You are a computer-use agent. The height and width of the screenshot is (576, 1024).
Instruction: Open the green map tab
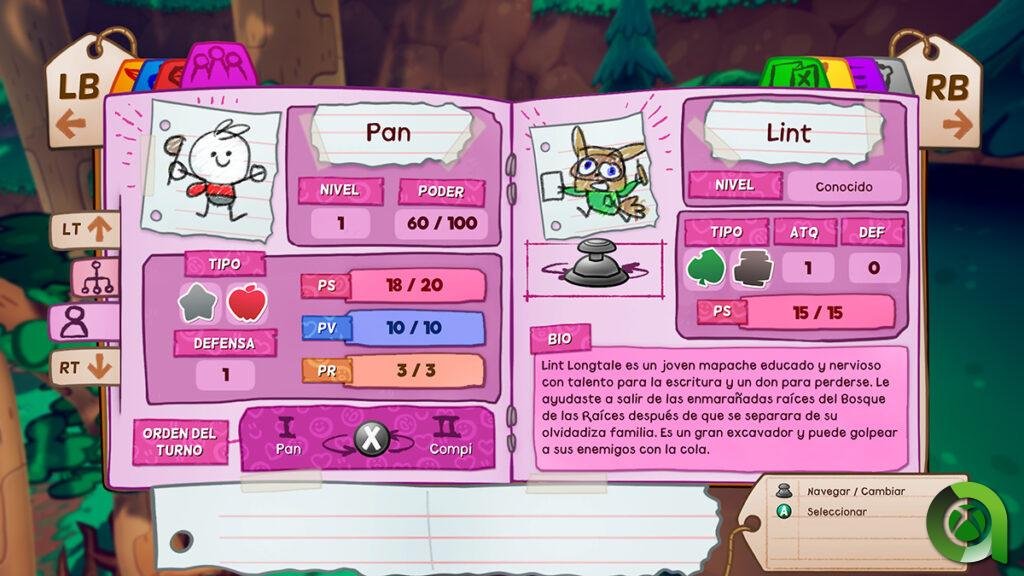coord(793,74)
